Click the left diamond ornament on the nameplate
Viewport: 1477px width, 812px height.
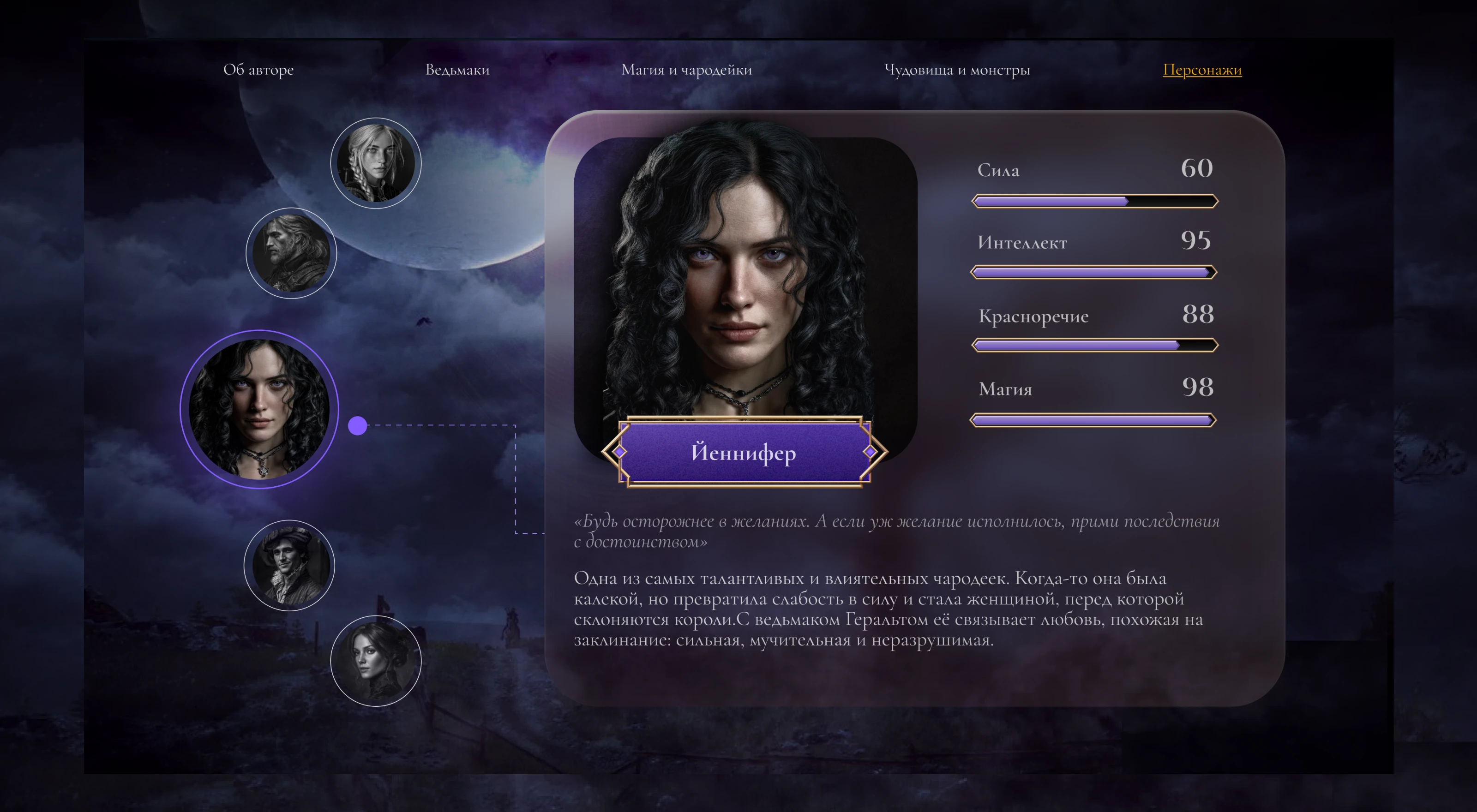click(619, 453)
